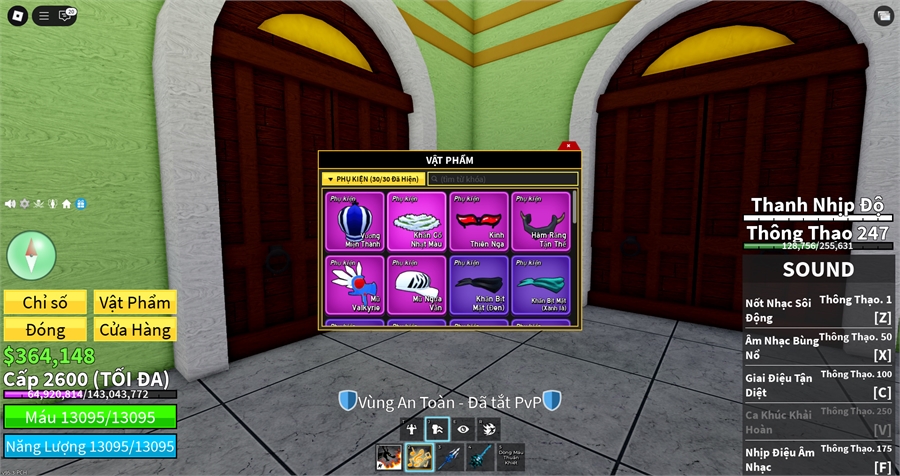Viewport: 900px width, 476px height.
Task: Click the keyword search field
Action: pos(502,179)
